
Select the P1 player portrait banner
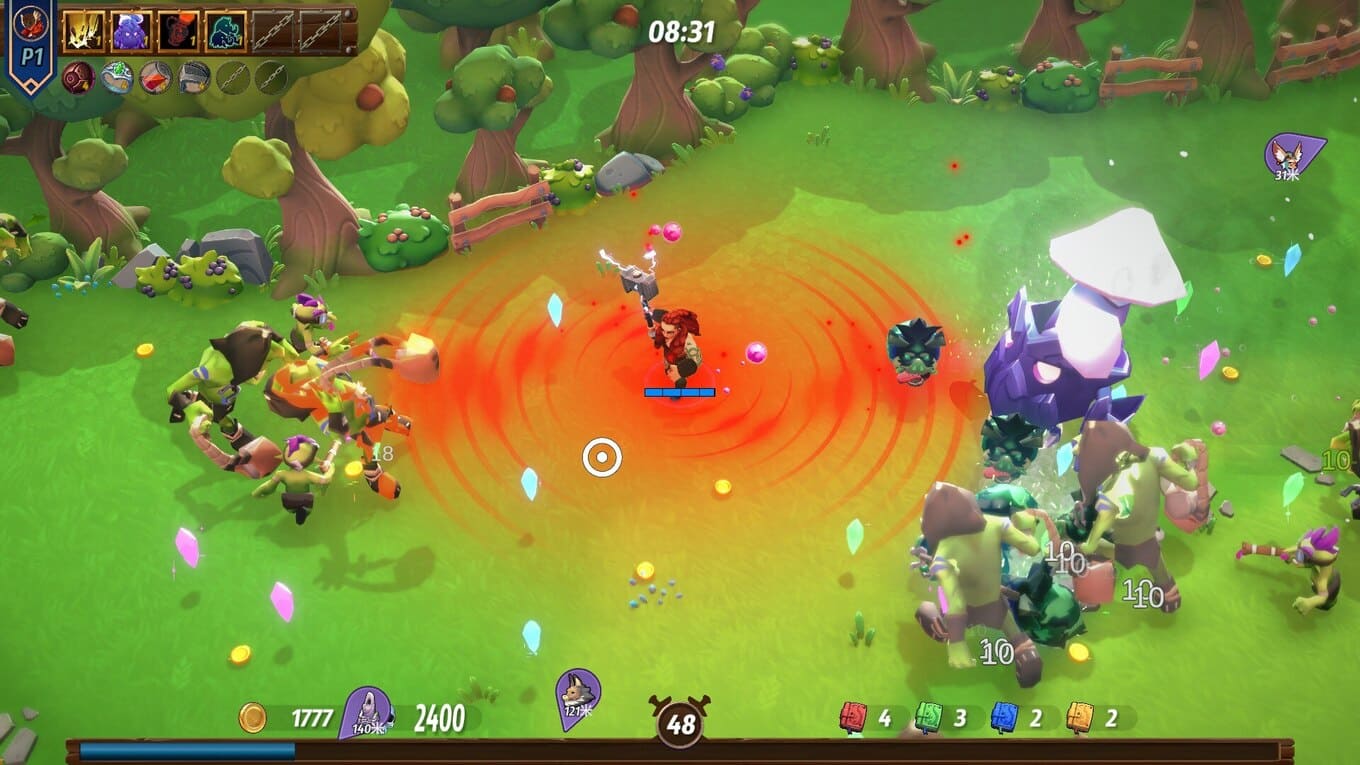click(32, 40)
